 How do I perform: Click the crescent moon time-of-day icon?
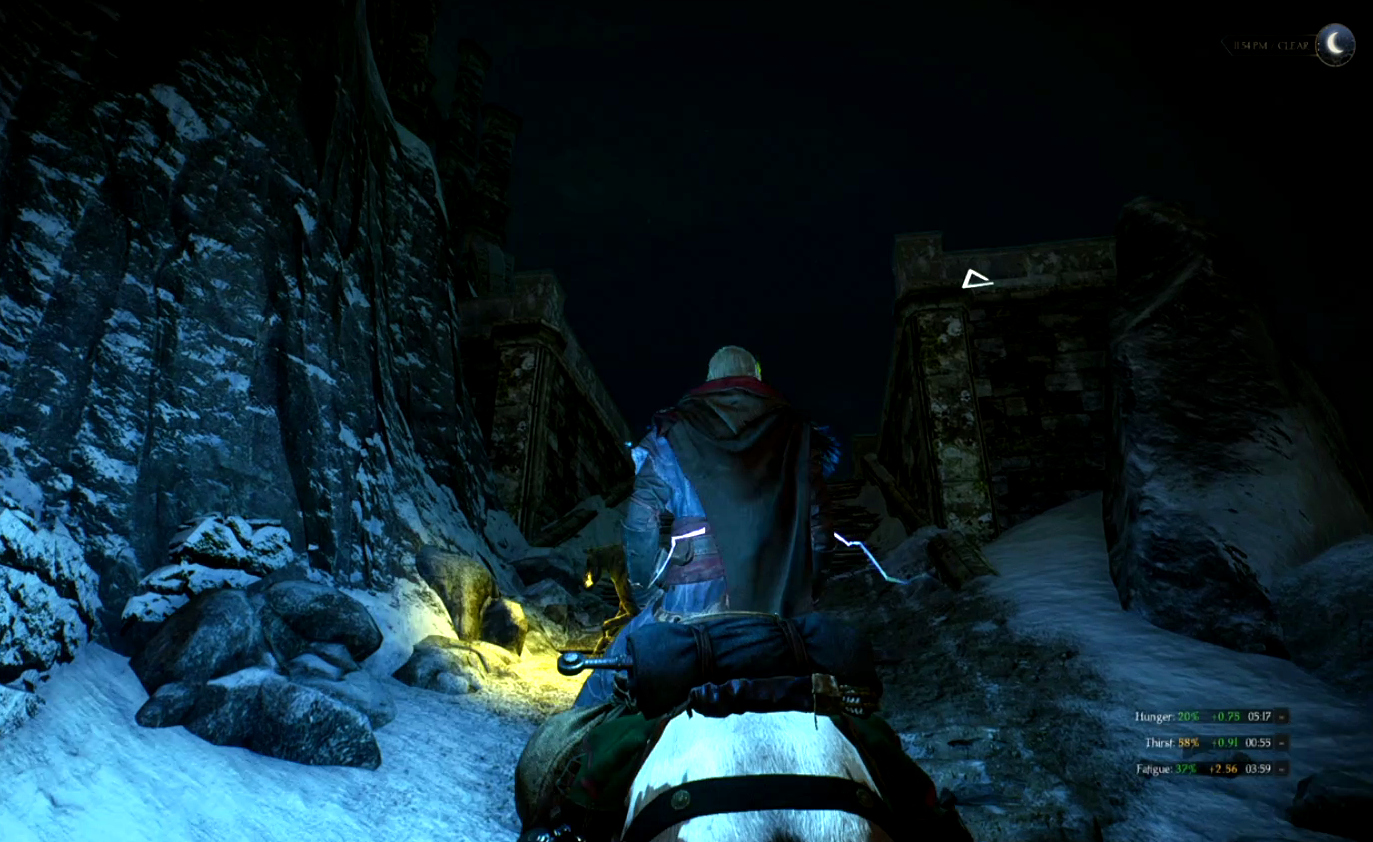[1334, 45]
